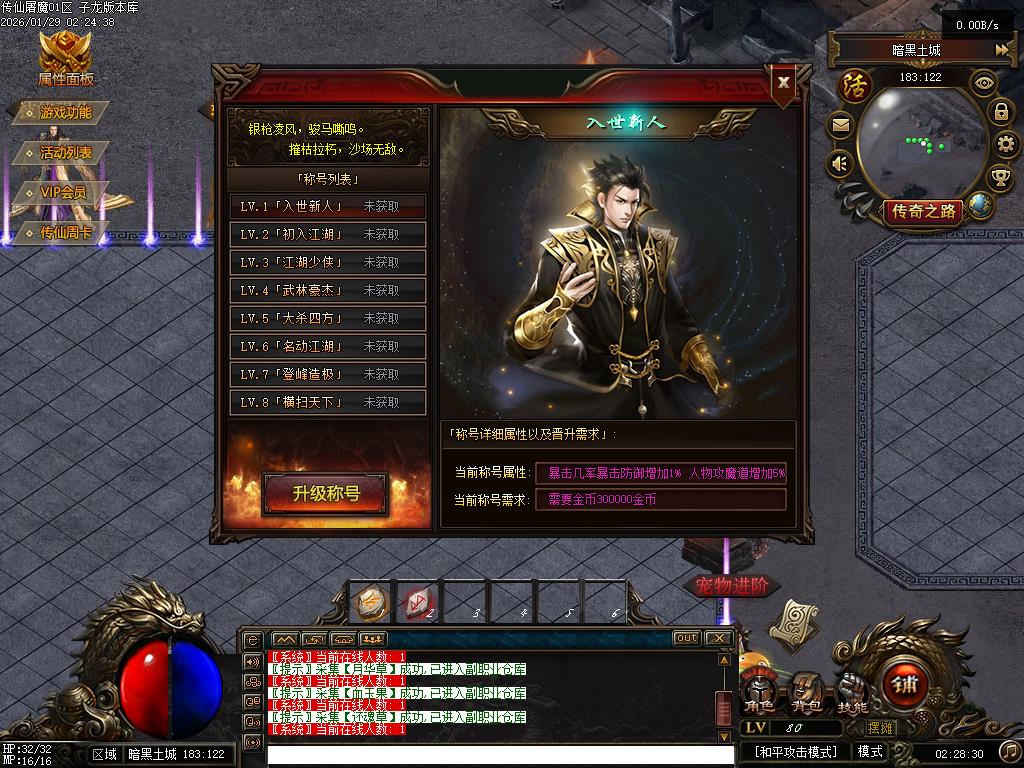Click the 升级称号 upgrade title button
1024x768 pixels.
point(326,493)
